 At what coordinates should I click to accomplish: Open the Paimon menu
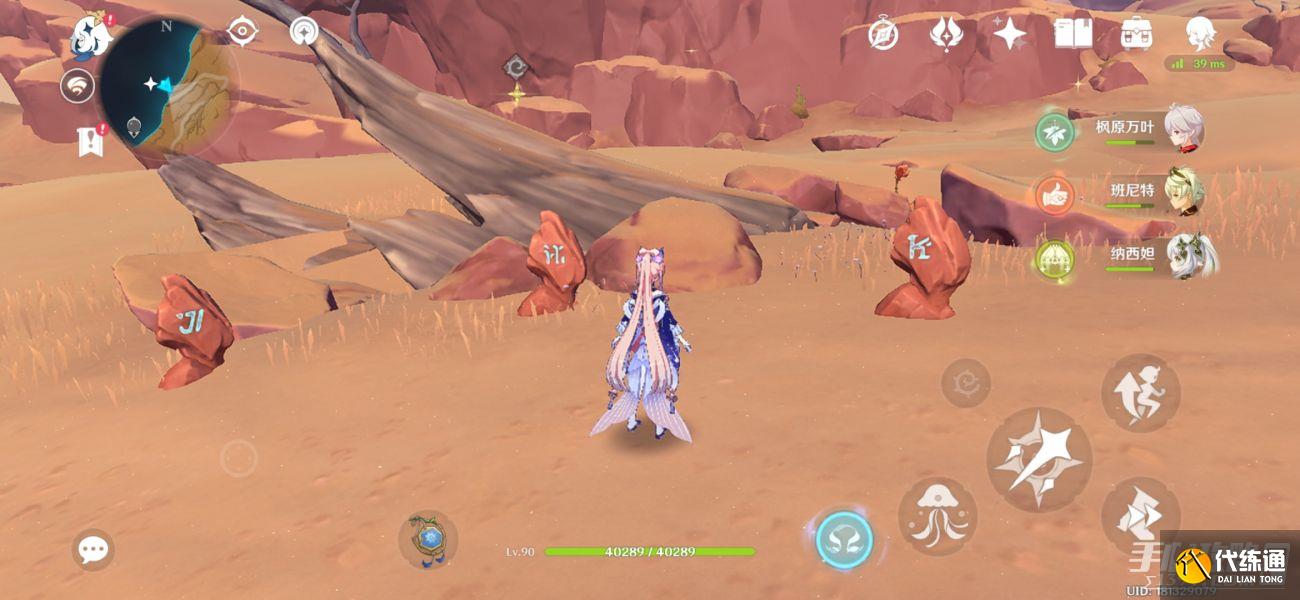pyautogui.click(x=90, y=38)
